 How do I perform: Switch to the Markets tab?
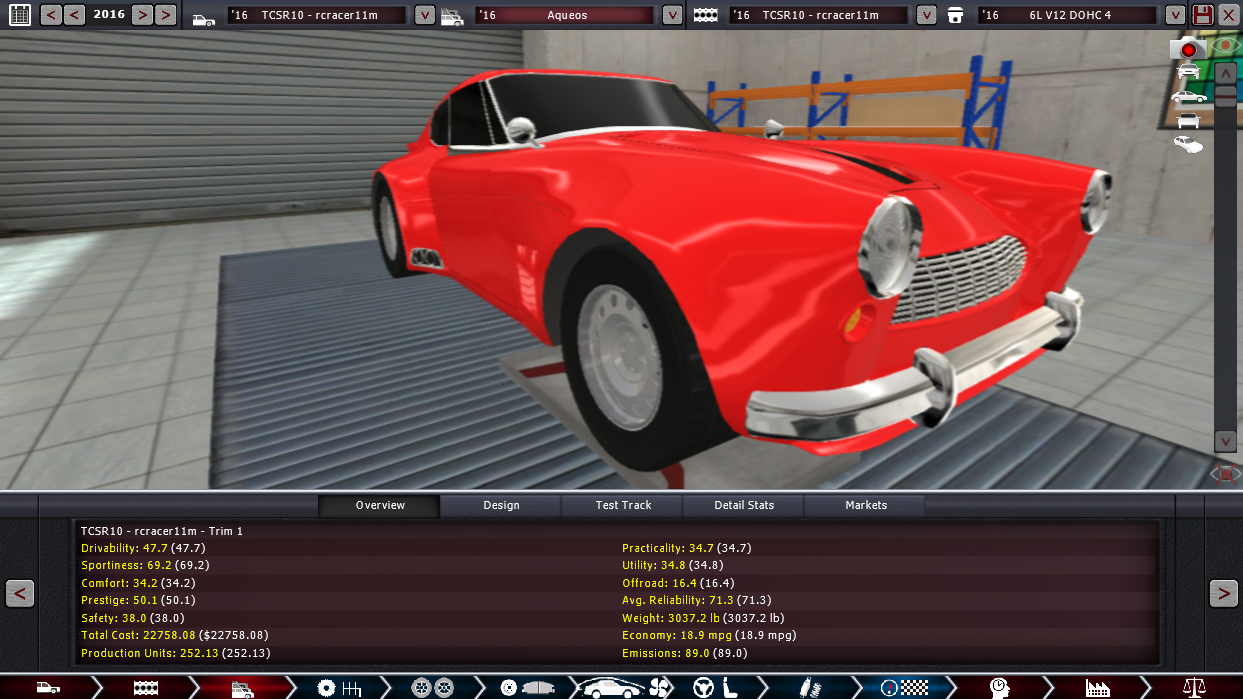click(866, 505)
